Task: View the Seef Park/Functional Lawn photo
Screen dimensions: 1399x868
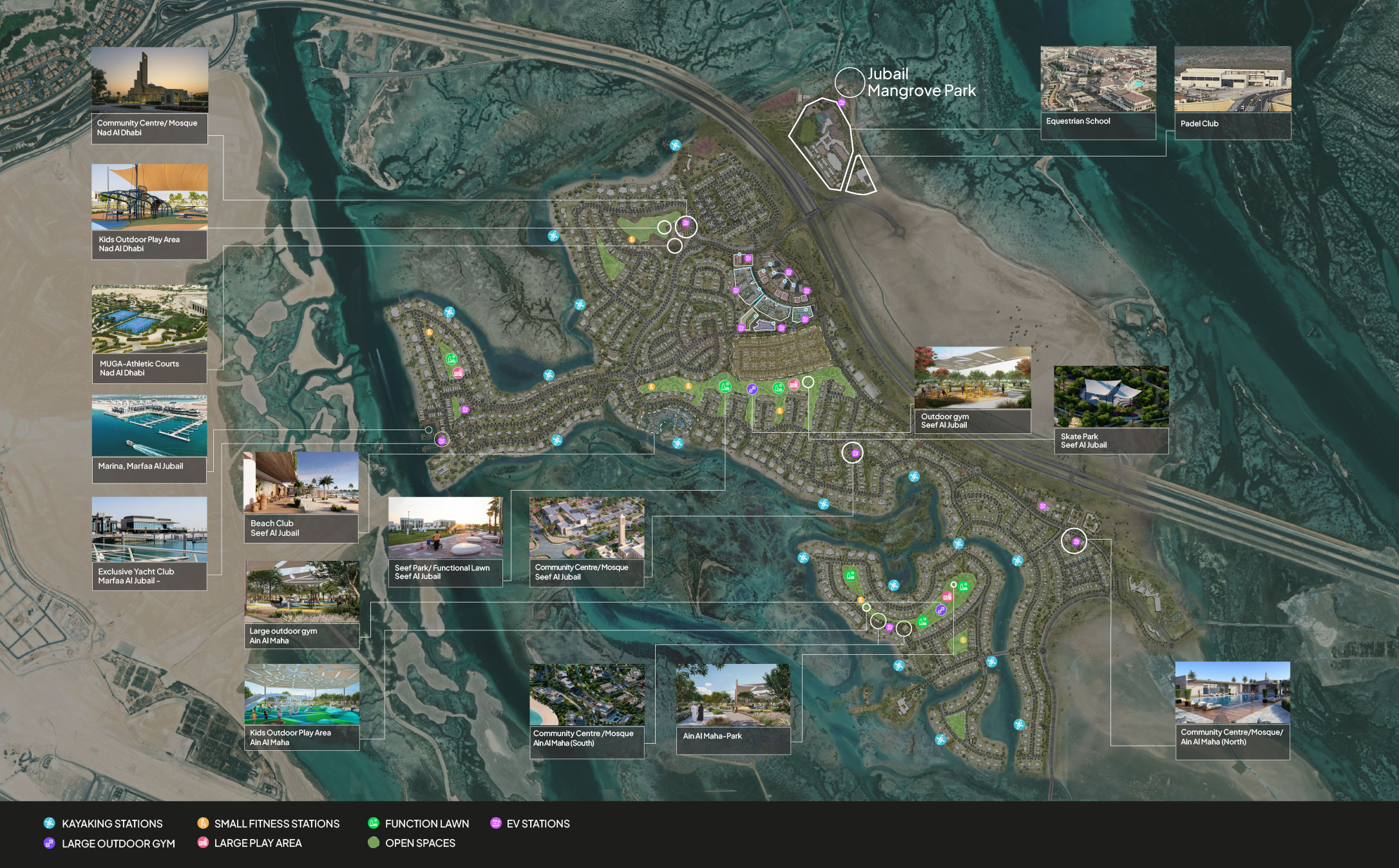Action: tap(445, 527)
